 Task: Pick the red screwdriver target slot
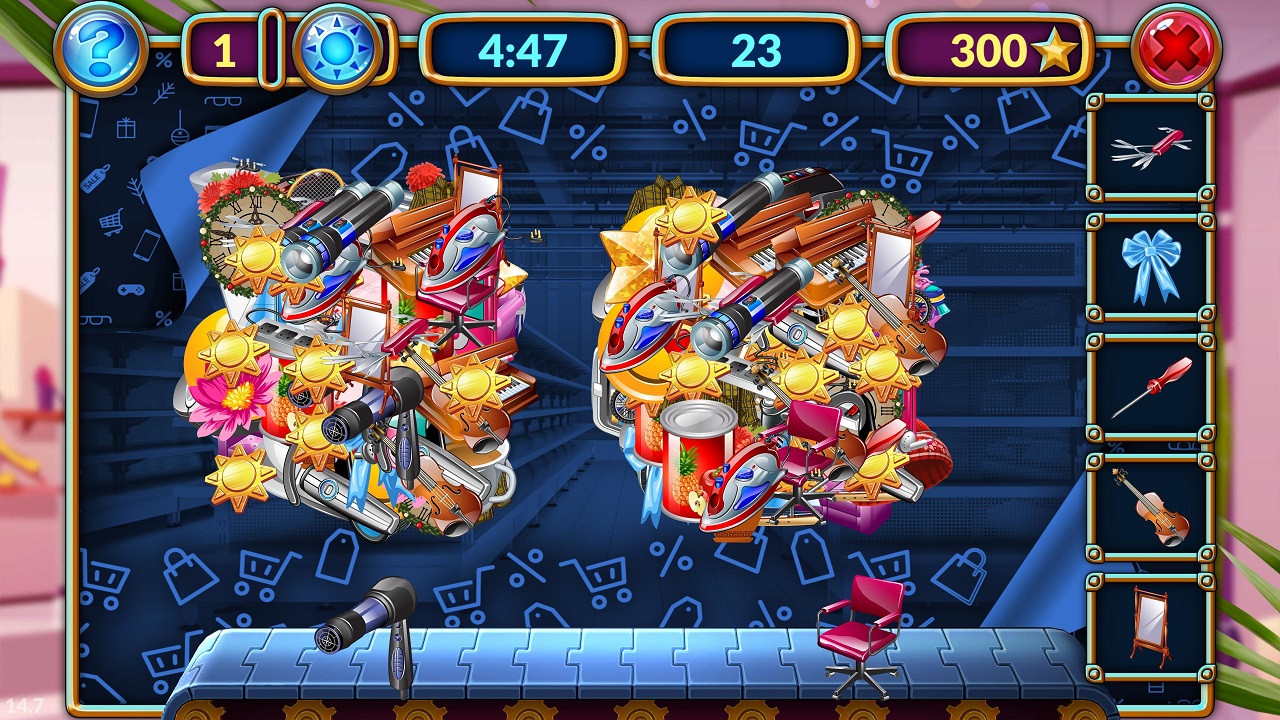(x=1151, y=387)
